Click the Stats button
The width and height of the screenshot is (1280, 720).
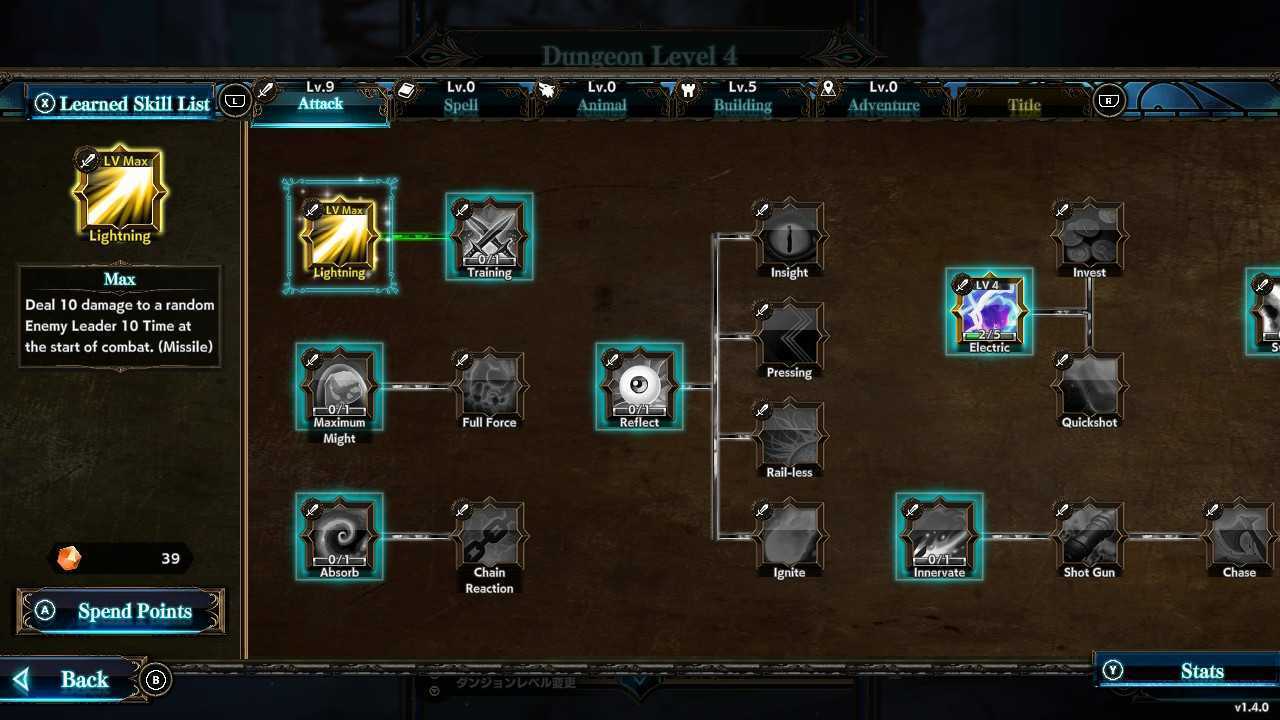pos(1200,671)
